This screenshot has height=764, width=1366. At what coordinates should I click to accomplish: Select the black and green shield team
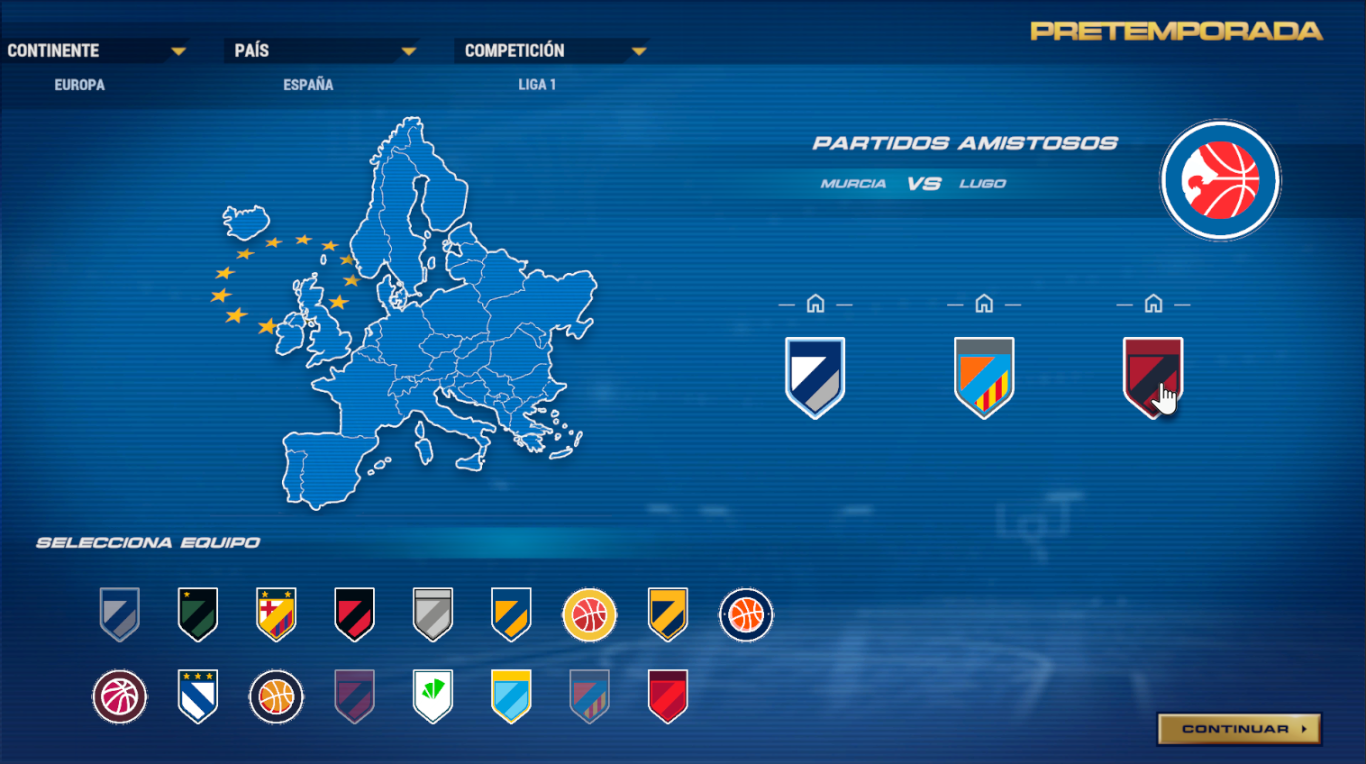(x=198, y=614)
